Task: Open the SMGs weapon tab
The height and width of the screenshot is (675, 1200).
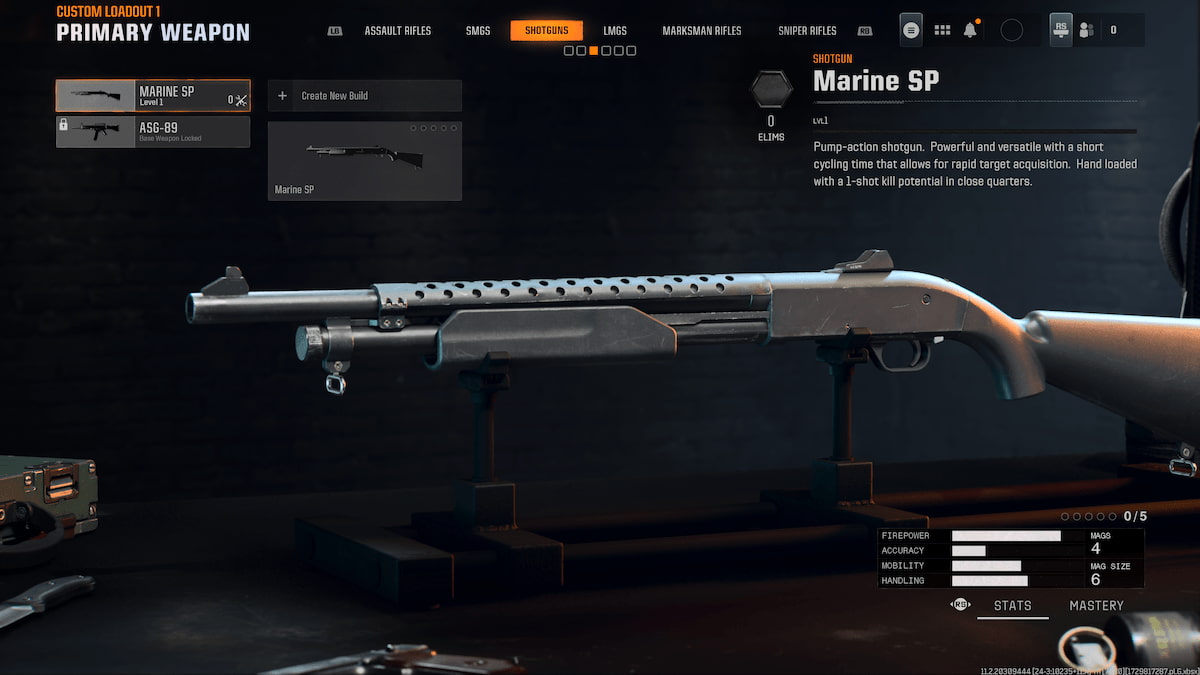Action: (478, 31)
